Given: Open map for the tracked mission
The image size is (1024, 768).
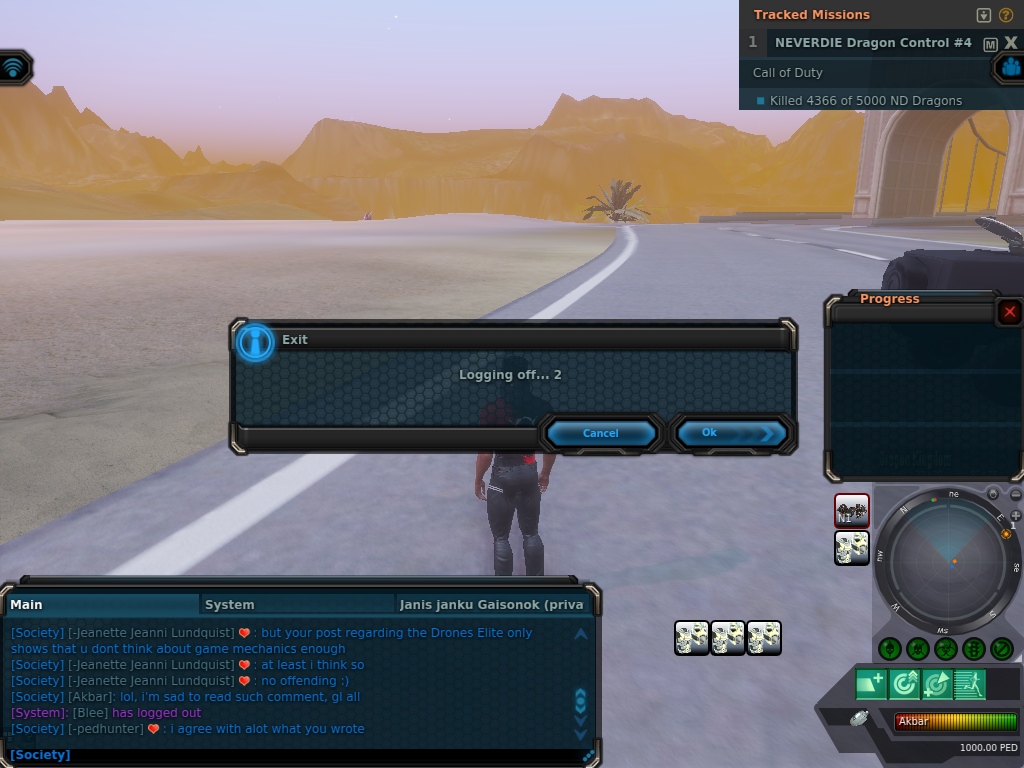Looking at the screenshot, I should click(x=990, y=44).
